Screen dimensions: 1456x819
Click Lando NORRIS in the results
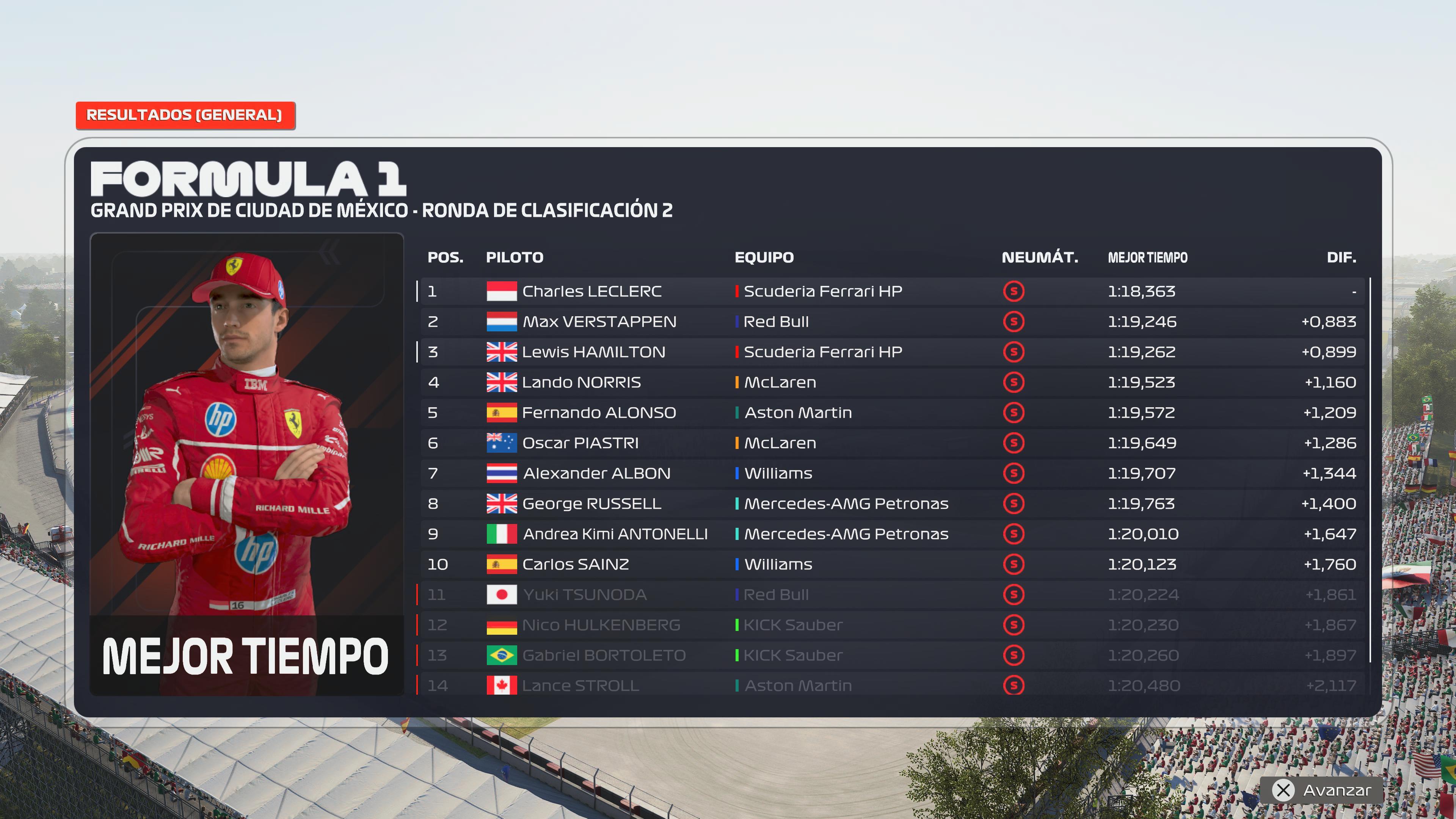(x=581, y=383)
